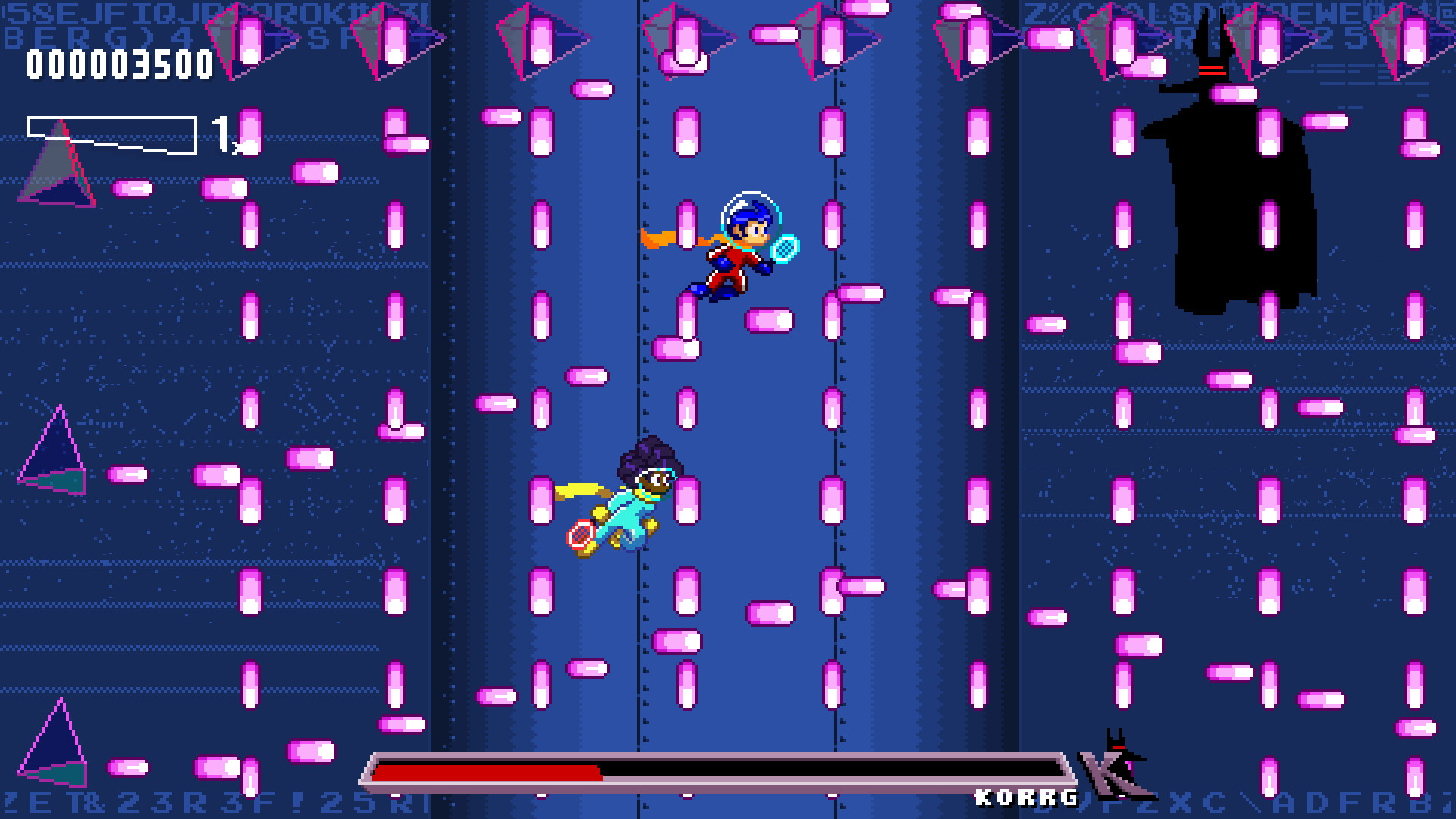Image resolution: width=1456 pixels, height=819 pixels.
Task: Click the triangle ship atop the center column
Action: pos(682,34)
